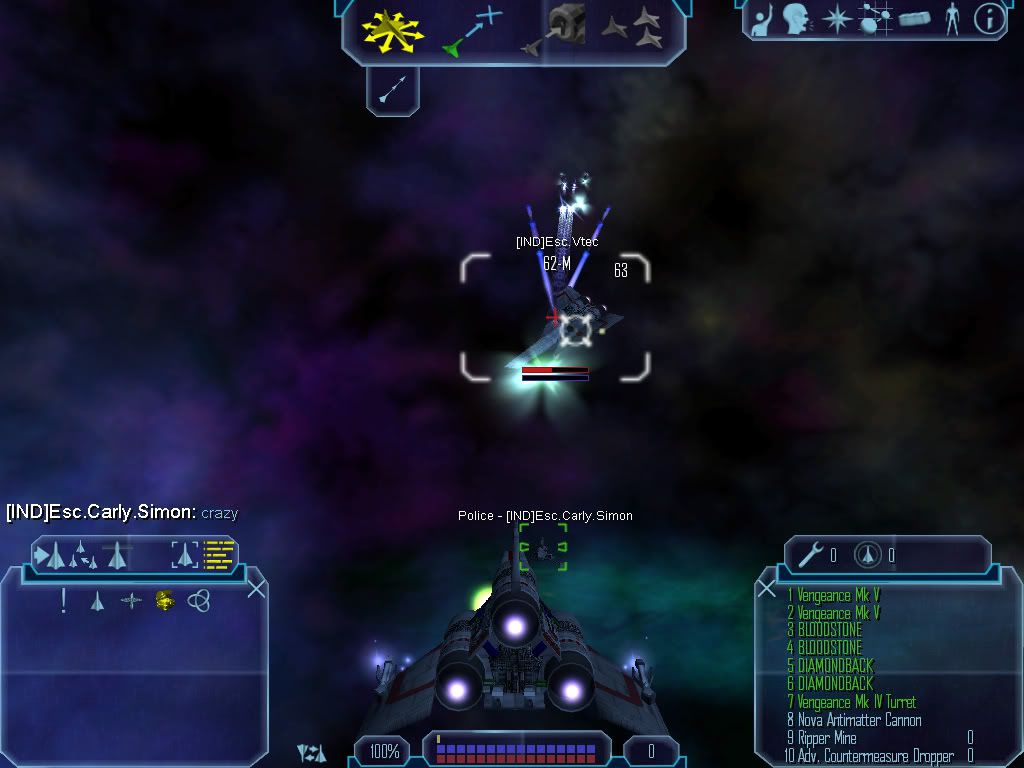
Task: Click the star-burst icon in the top bar
Action: [836, 18]
